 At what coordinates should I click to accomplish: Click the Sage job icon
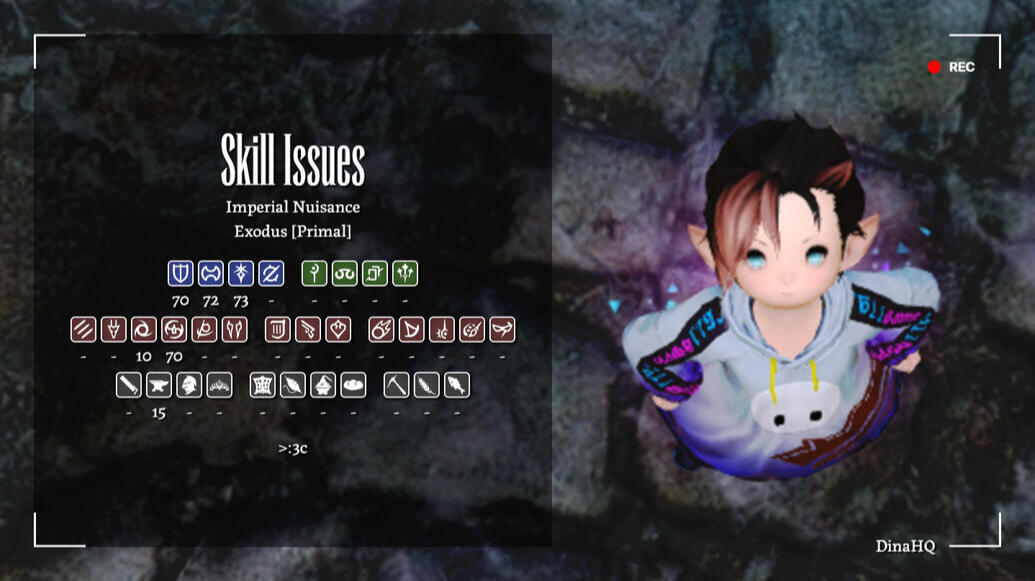404,273
